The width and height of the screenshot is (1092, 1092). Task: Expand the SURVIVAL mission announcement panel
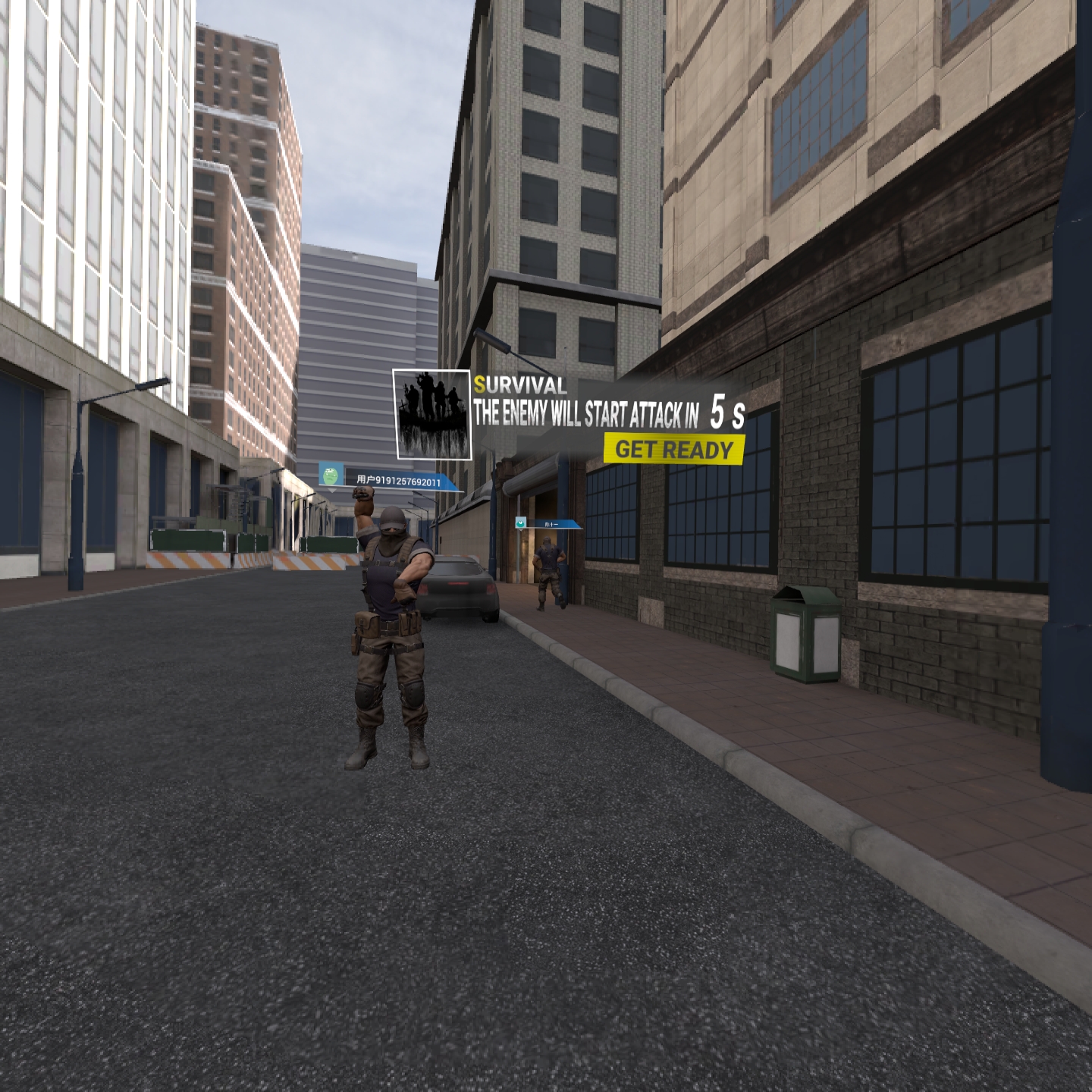pos(591,413)
